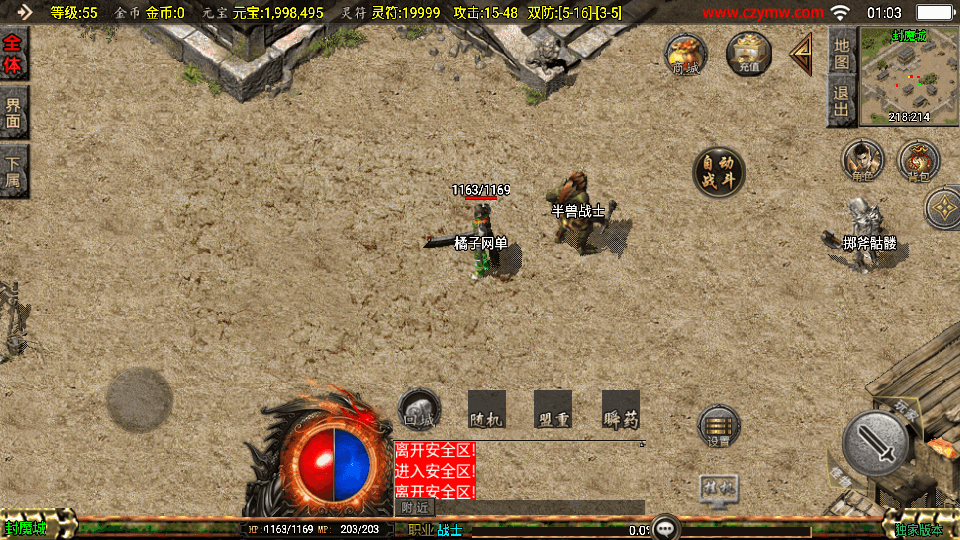The width and height of the screenshot is (960, 540).
Task: Open the 背包 backpack
Action: 918,160
